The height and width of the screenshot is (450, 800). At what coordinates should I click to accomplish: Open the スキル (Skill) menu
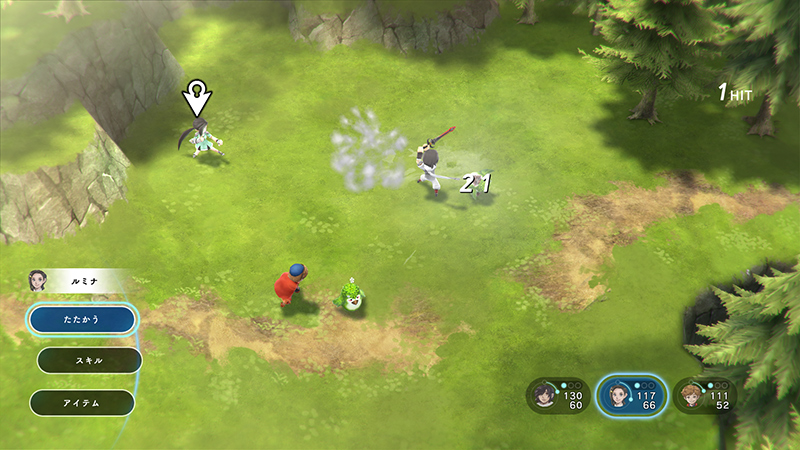click(x=89, y=360)
